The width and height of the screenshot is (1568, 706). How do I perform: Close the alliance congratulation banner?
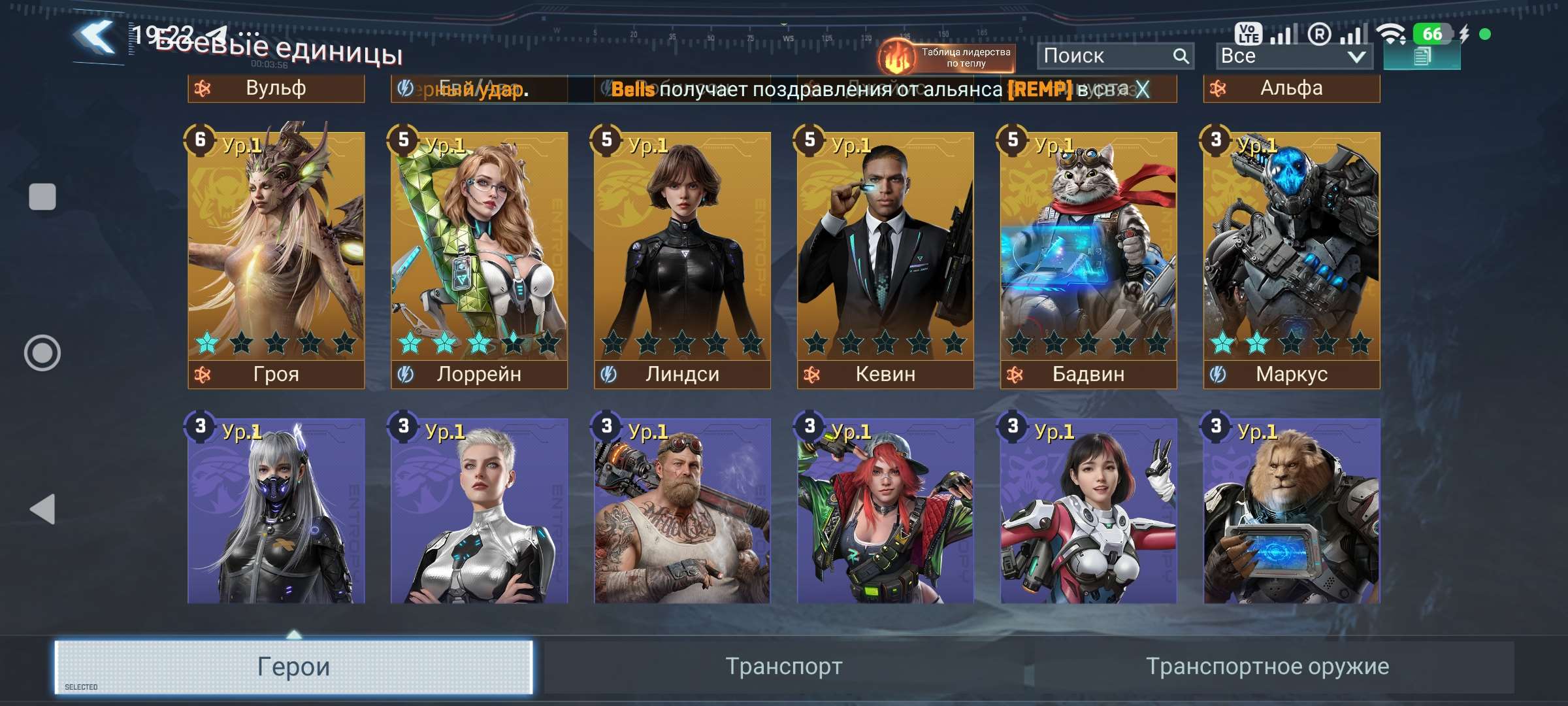1142,90
